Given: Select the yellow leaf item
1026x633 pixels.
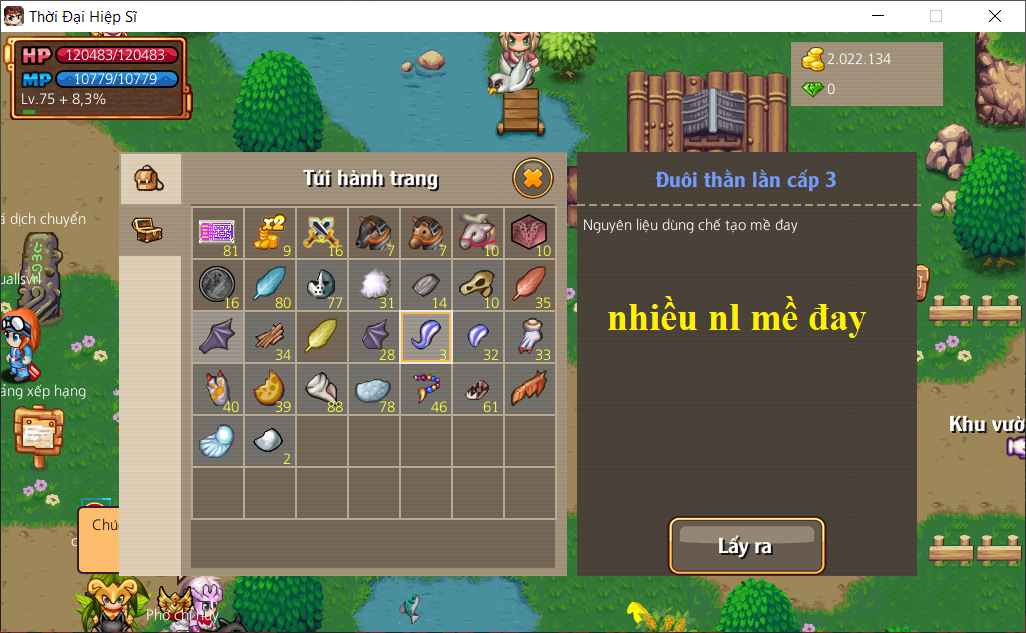Looking at the screenshot, I should click(322, 337).
